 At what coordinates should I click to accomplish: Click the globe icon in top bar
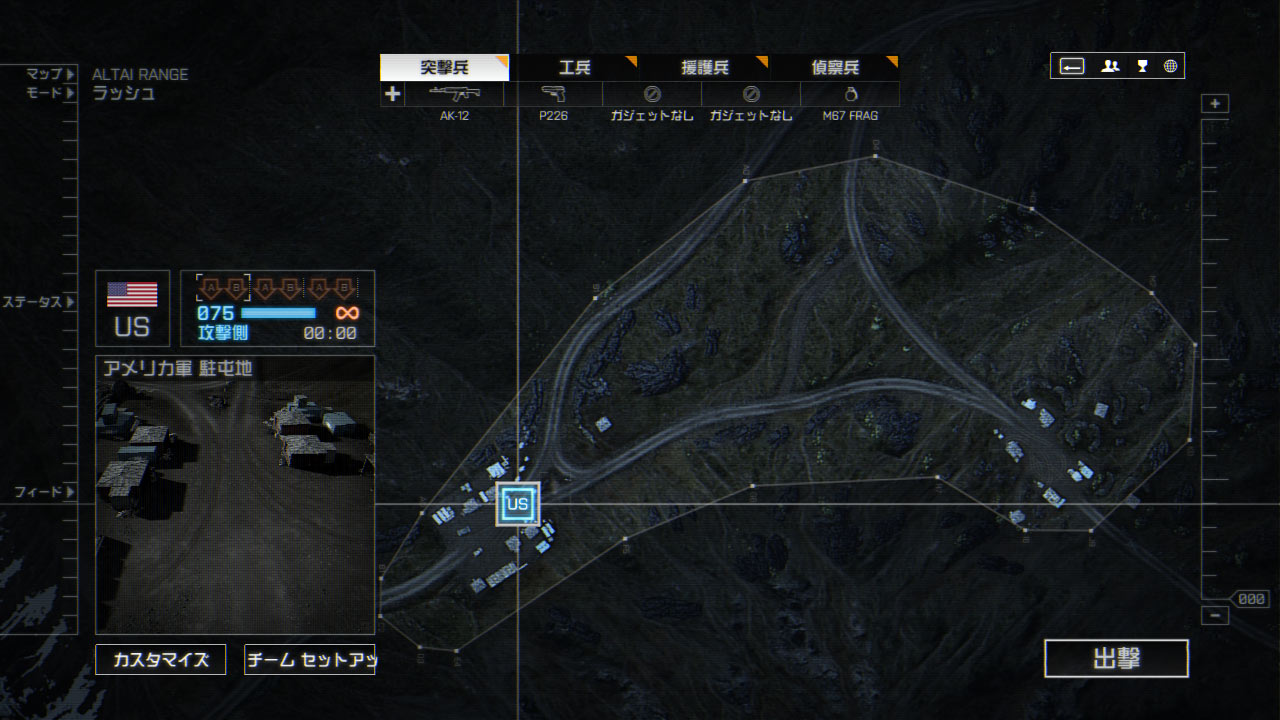point(1170,66)
